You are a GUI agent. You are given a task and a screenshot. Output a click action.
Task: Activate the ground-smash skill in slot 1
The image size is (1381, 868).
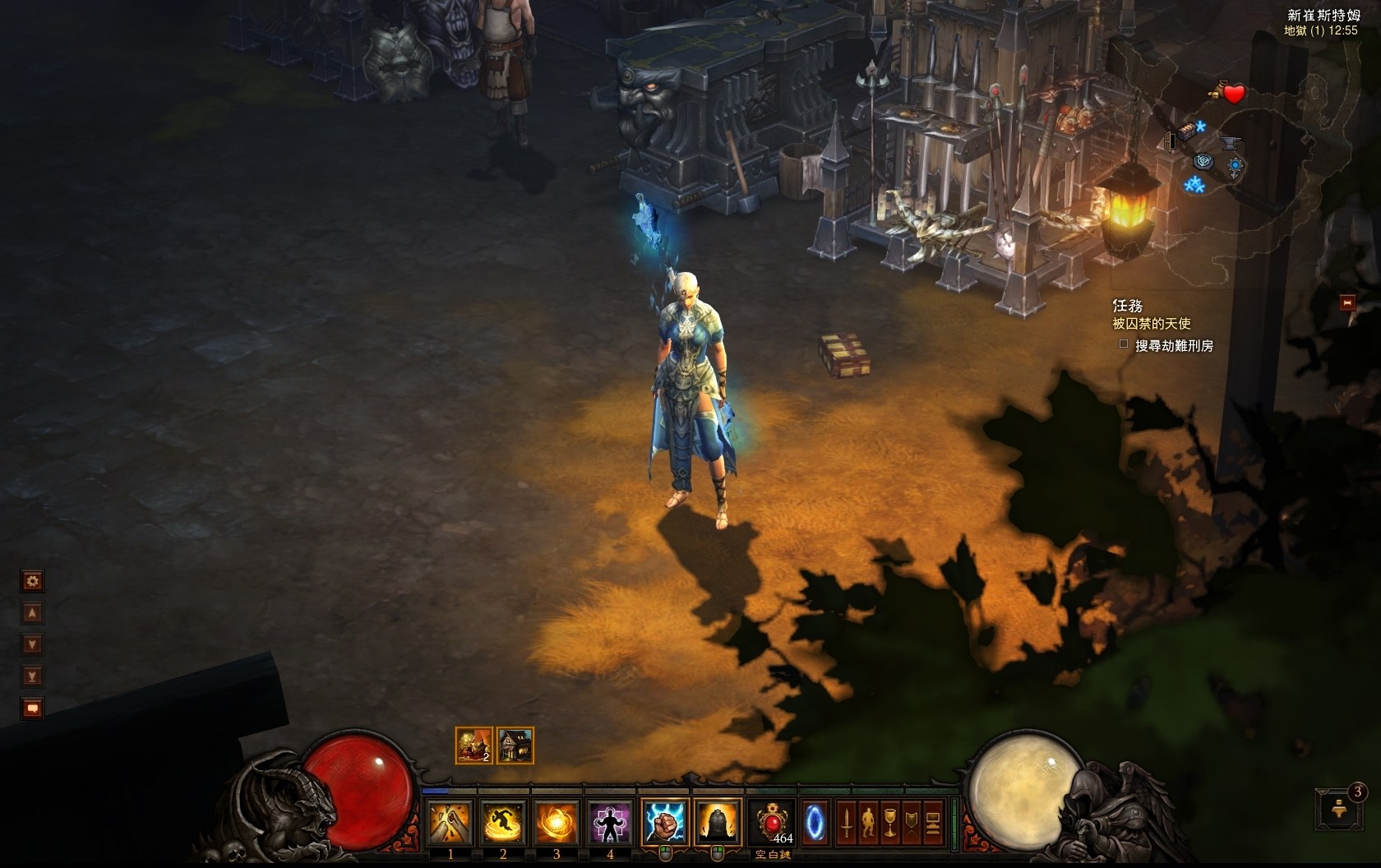coord(451,821)
